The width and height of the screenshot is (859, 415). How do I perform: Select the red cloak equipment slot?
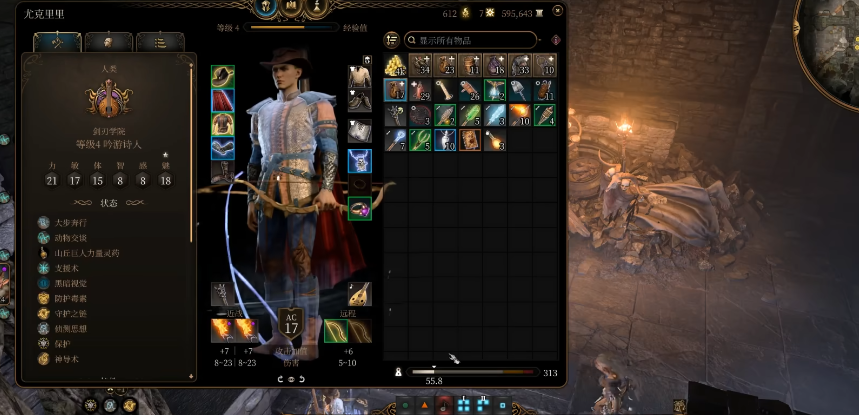point(222,100)
